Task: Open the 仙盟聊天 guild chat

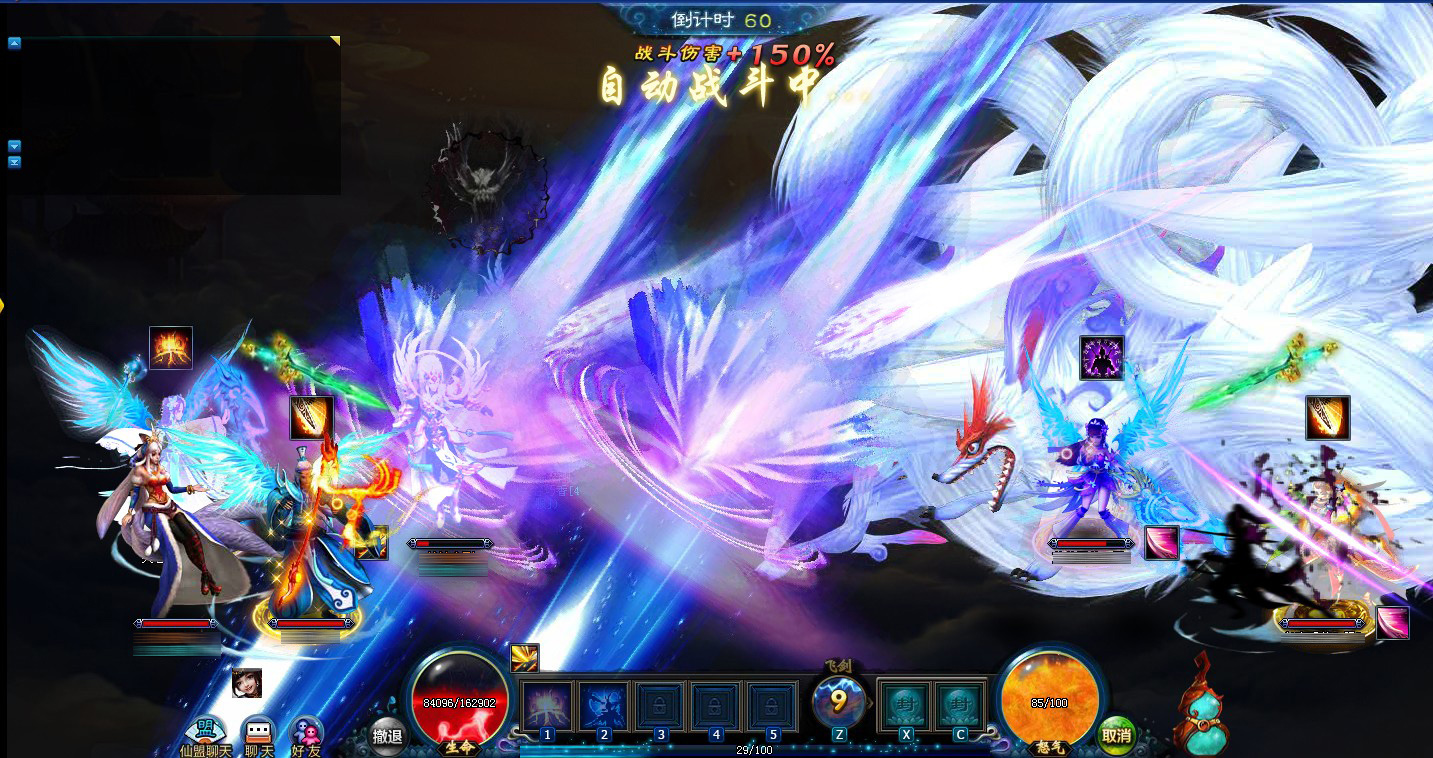Action: tap(205, 734)
